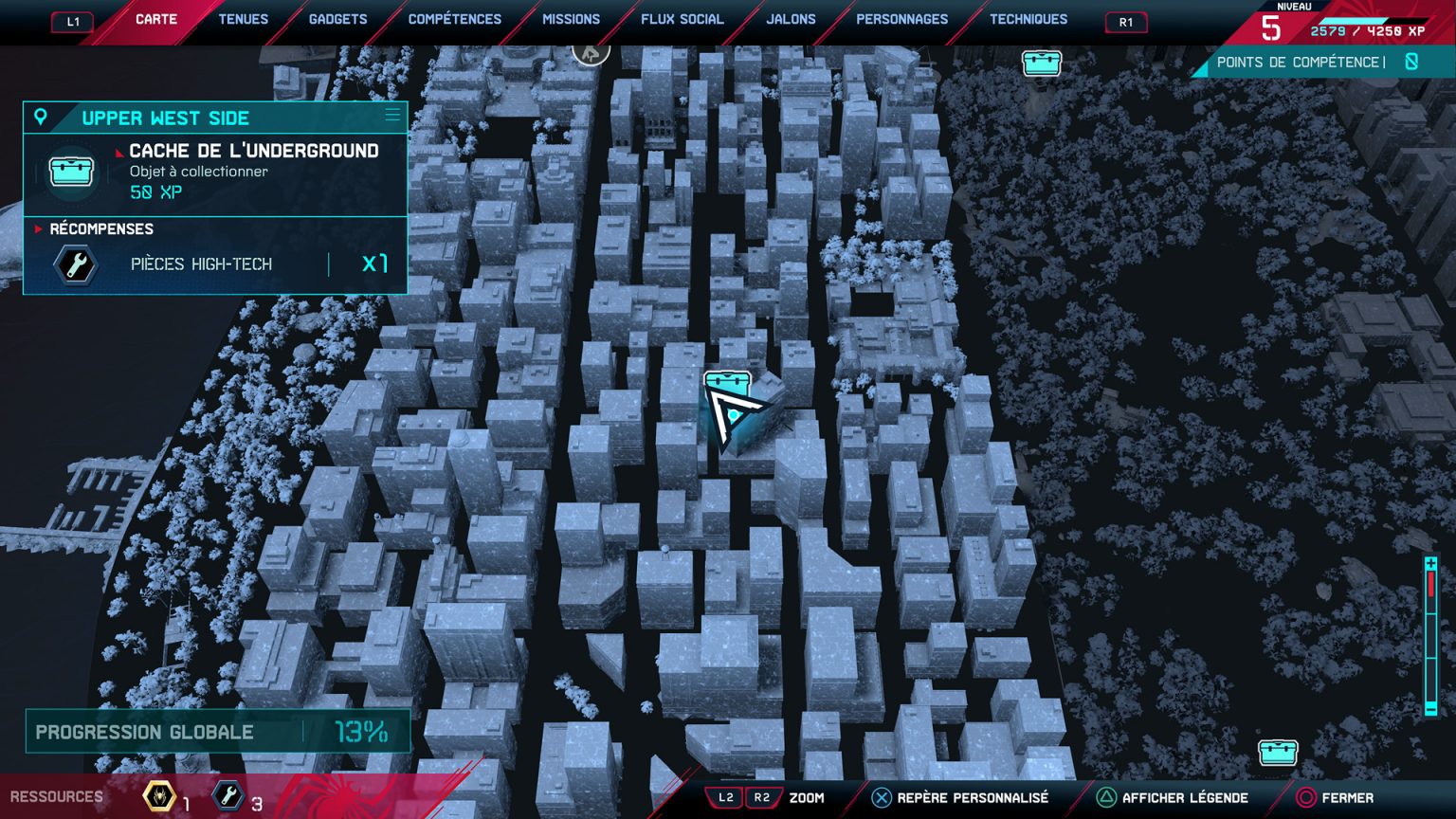Click the location pin on Upper West Side header

tap(39, 116)
